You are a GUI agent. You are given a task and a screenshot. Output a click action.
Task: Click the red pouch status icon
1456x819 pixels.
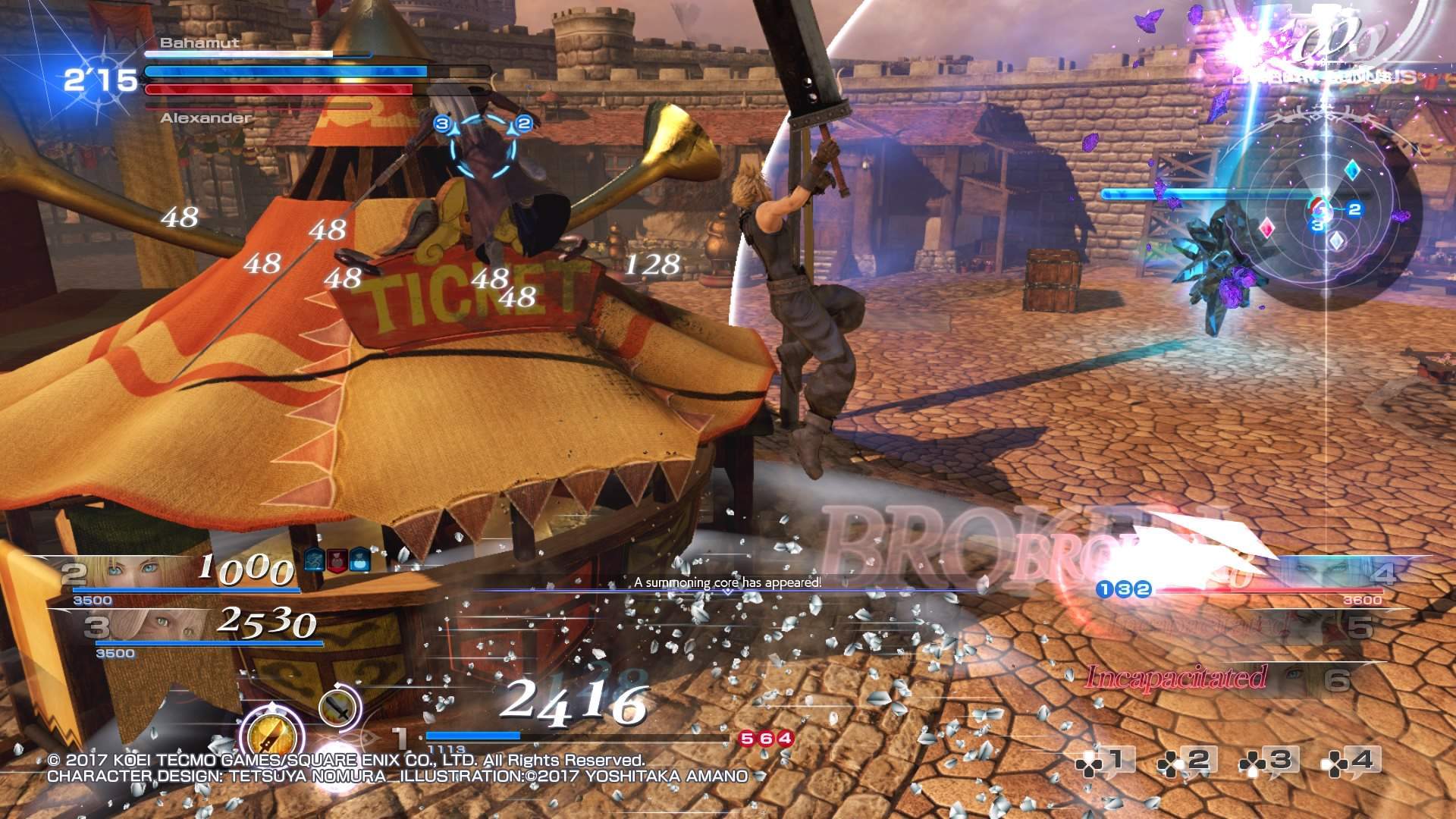tap(337, 561)
